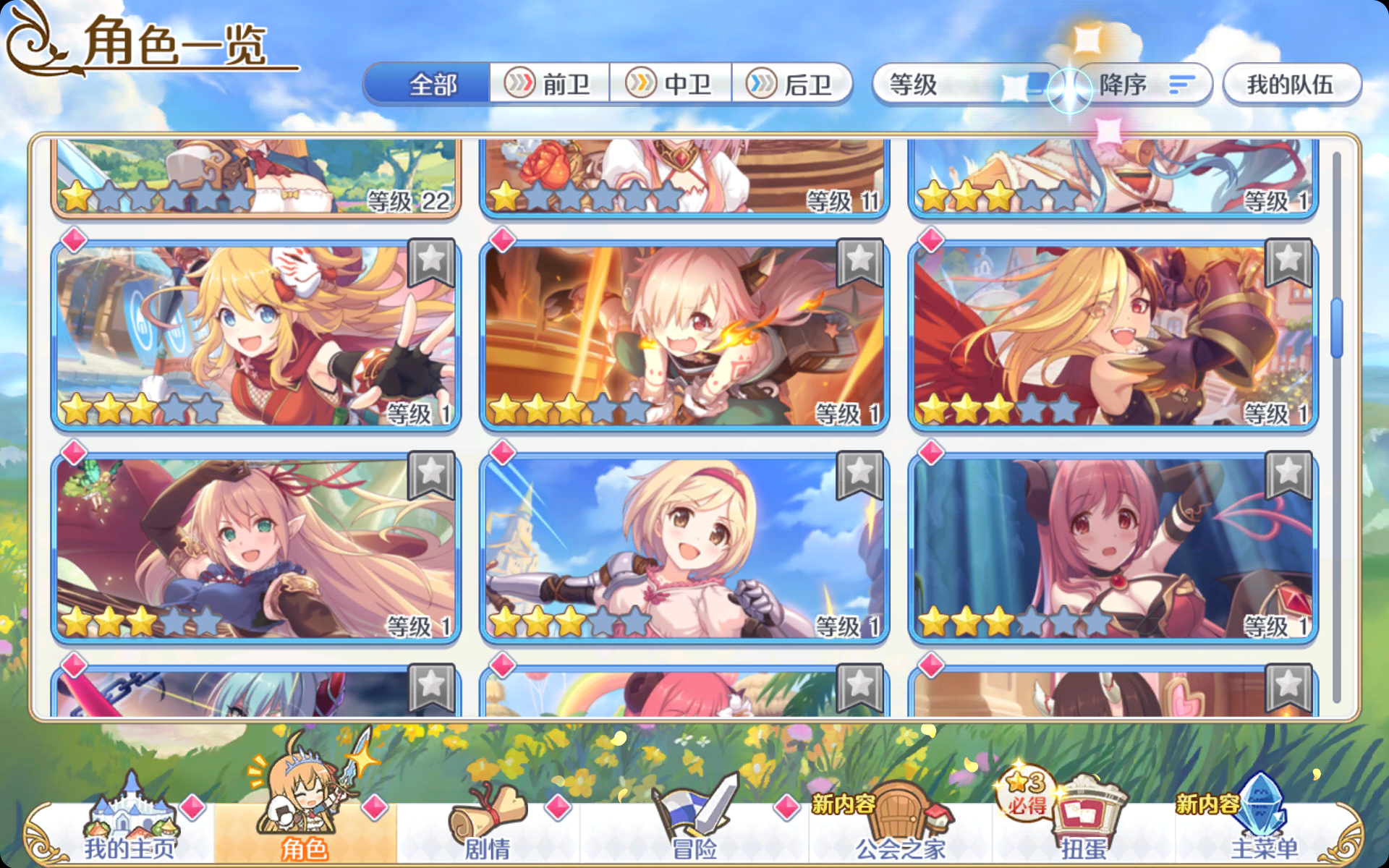Click the 前卫 vanguard filter arrow icon
Viewport: 1389px width, 868px height.
[x=519, y=85]
